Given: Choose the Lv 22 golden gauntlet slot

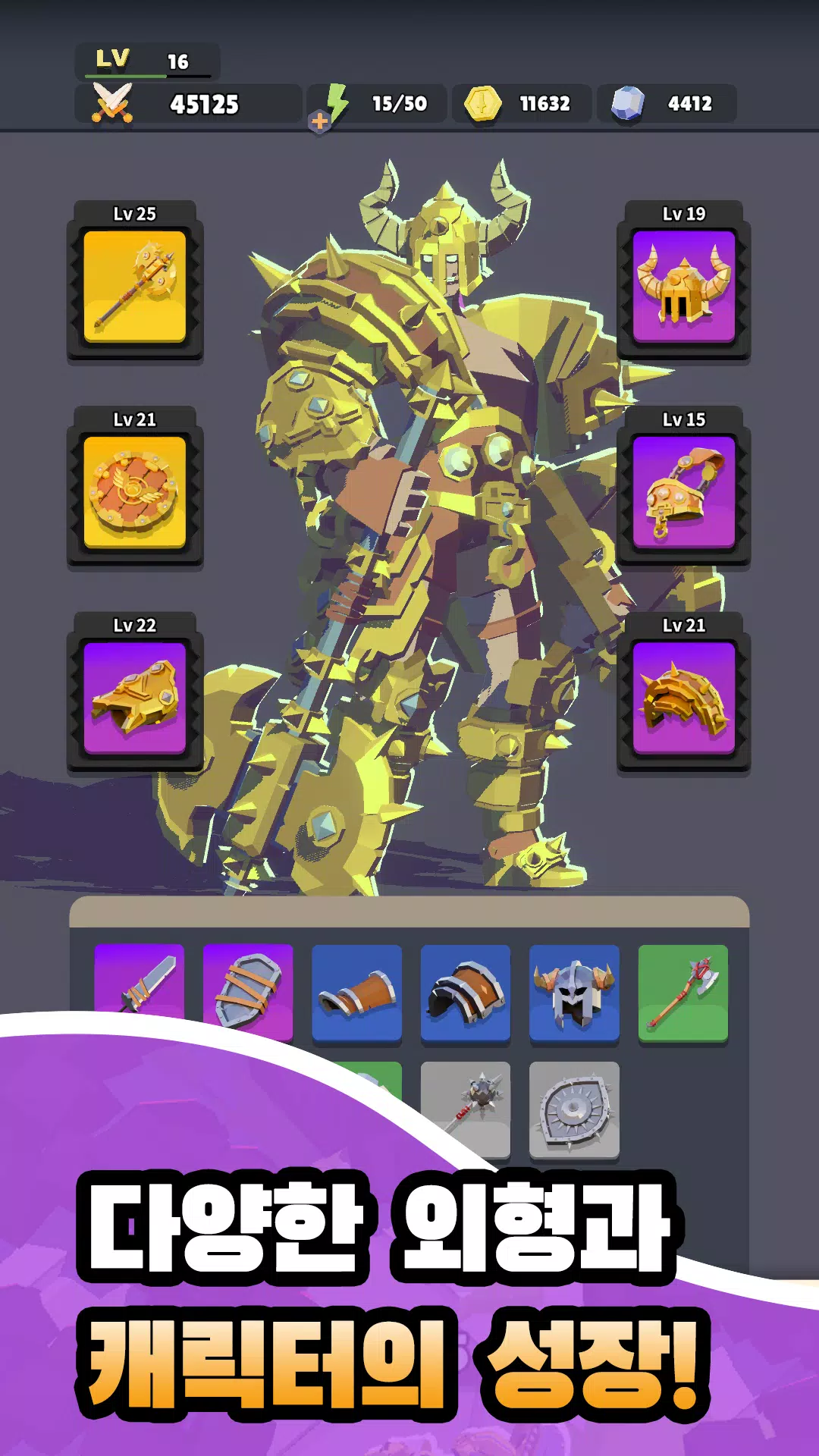Looking at the screenshot, I should (135, 697).
